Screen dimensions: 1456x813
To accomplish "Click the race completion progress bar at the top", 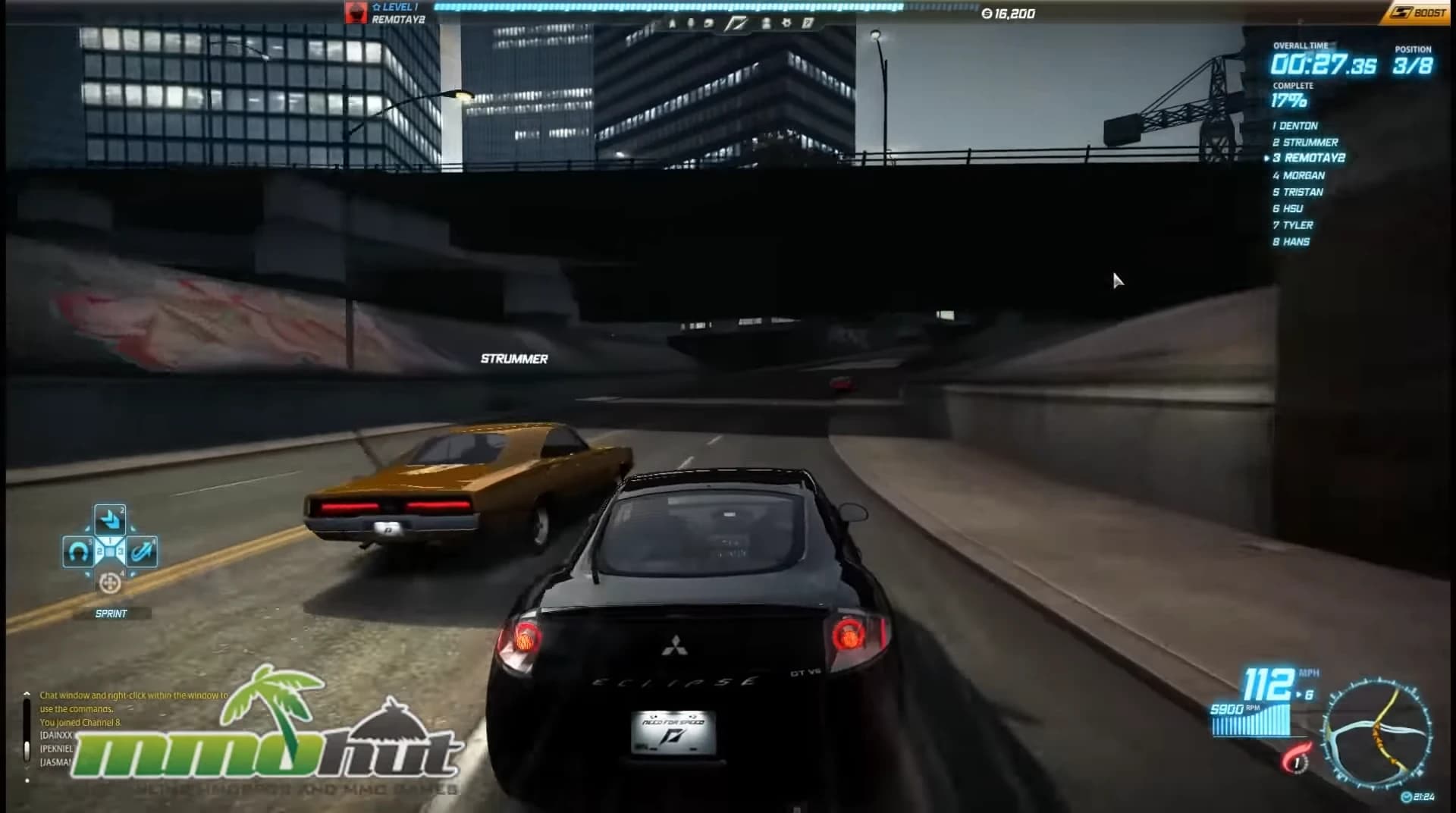I will click(667, 7).
